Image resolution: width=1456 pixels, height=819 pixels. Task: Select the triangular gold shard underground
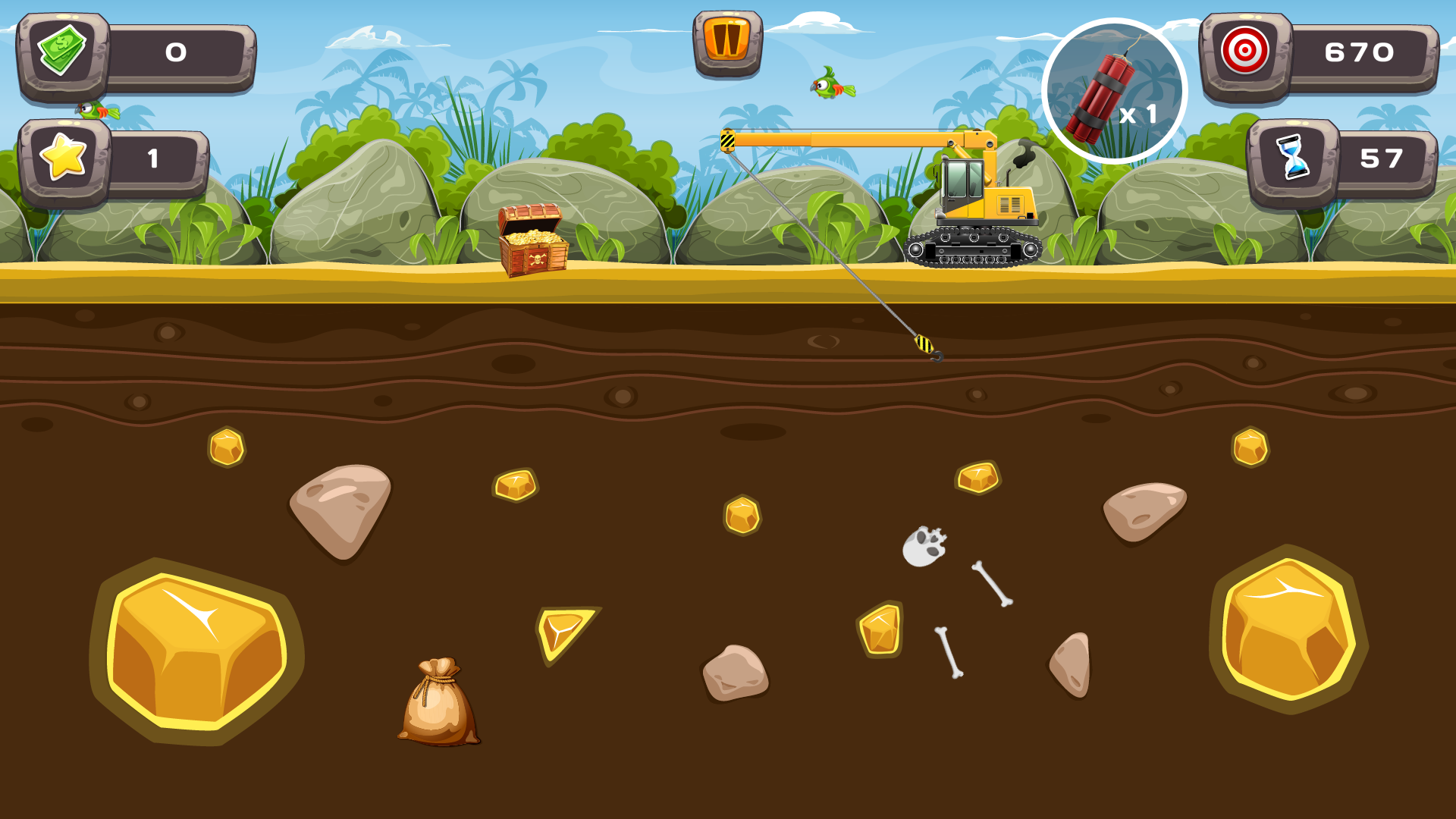click(565, 633)
